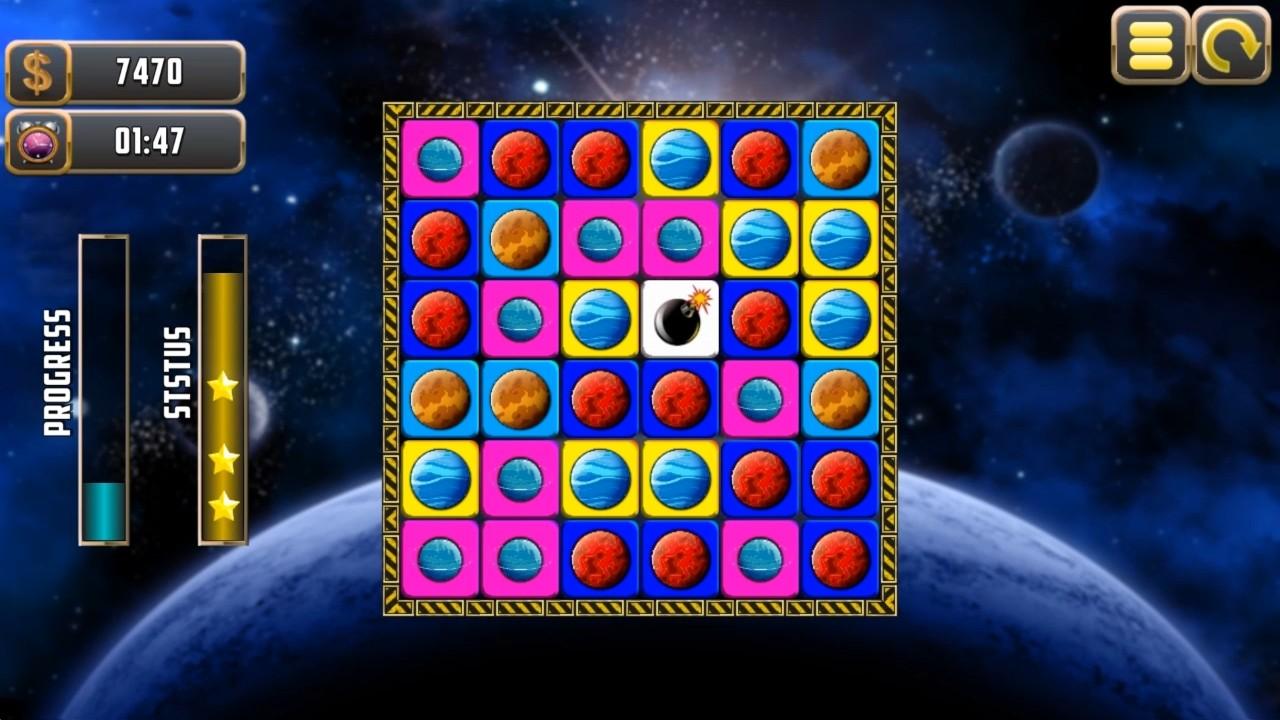Click the middle star on the STATUS bar

click(x=222, y=458)
